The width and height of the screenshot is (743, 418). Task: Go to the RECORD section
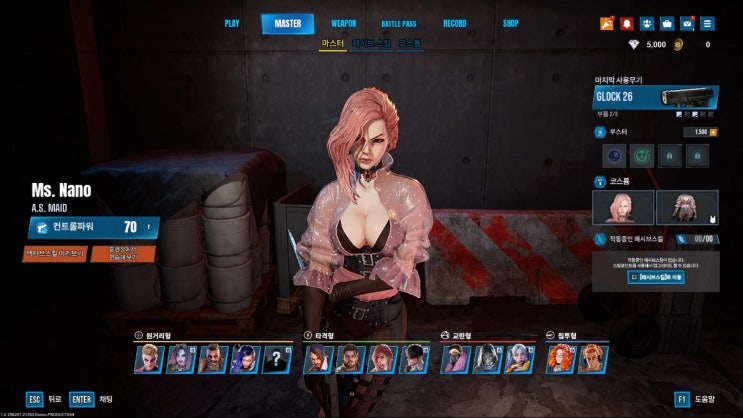tap(454, 23)
